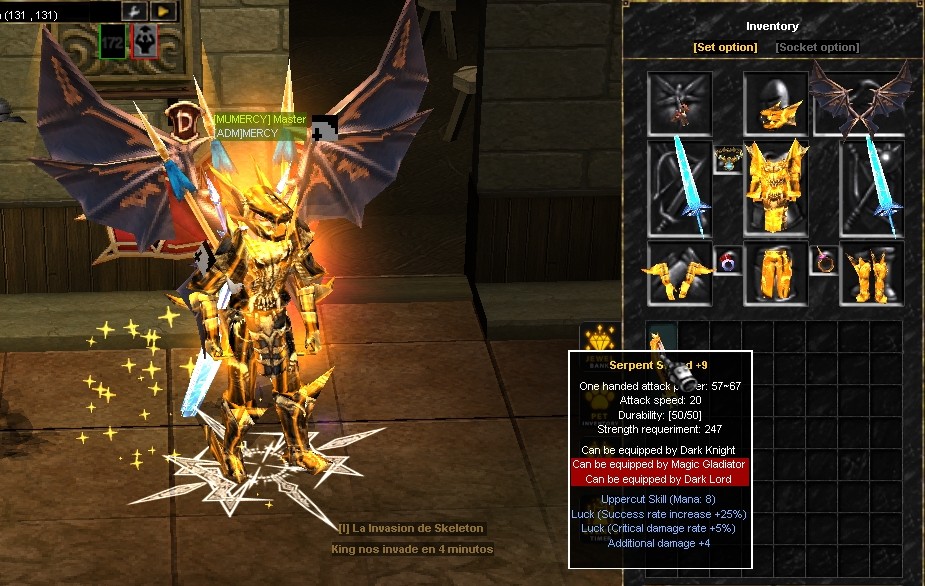Click the strongman buff icon
The width and height of the screenshot is (925, 586).
pyautogui.click(x=145, y=41)
